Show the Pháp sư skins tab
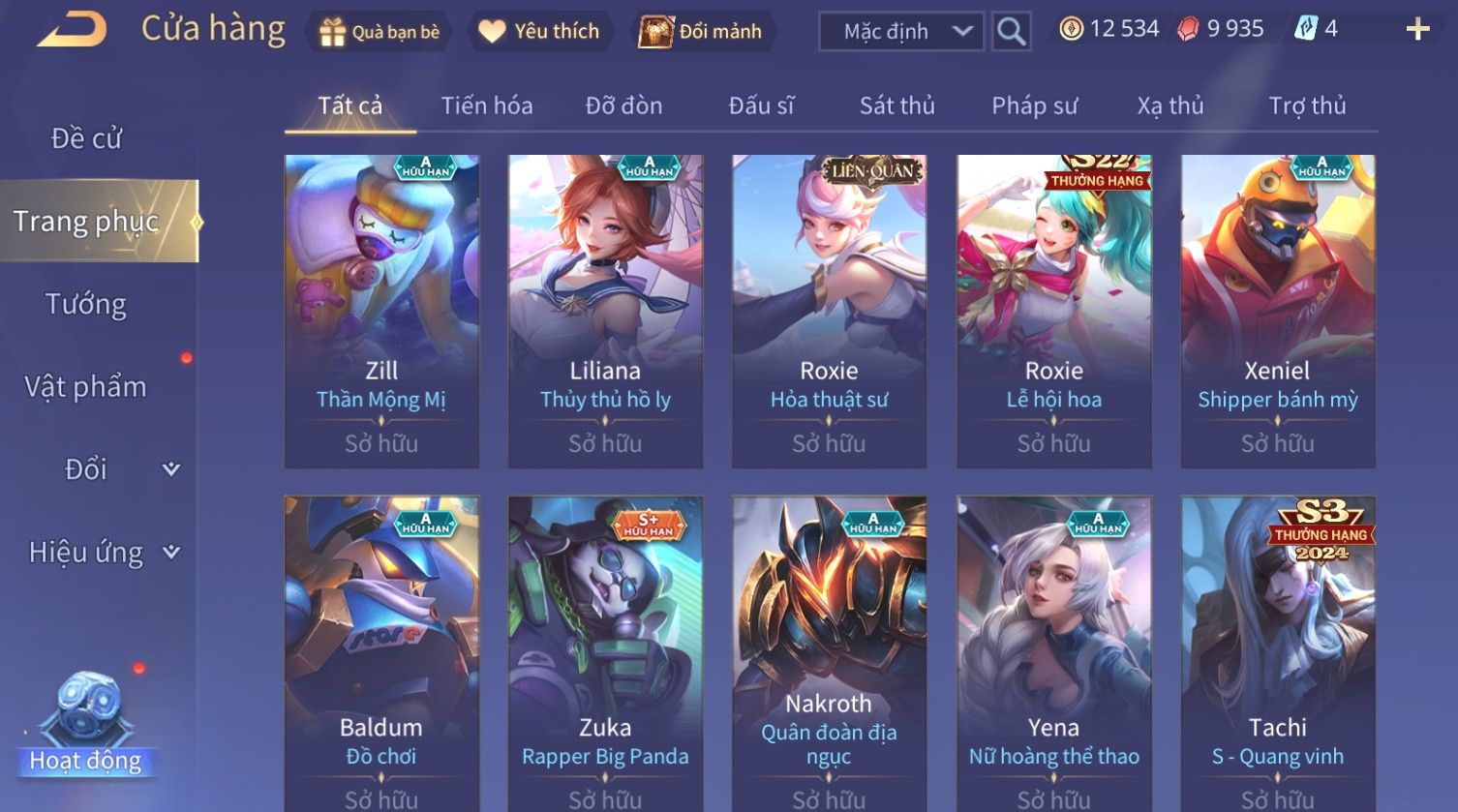Screen dimensions: 1458x812 [x=1034, y=105]
